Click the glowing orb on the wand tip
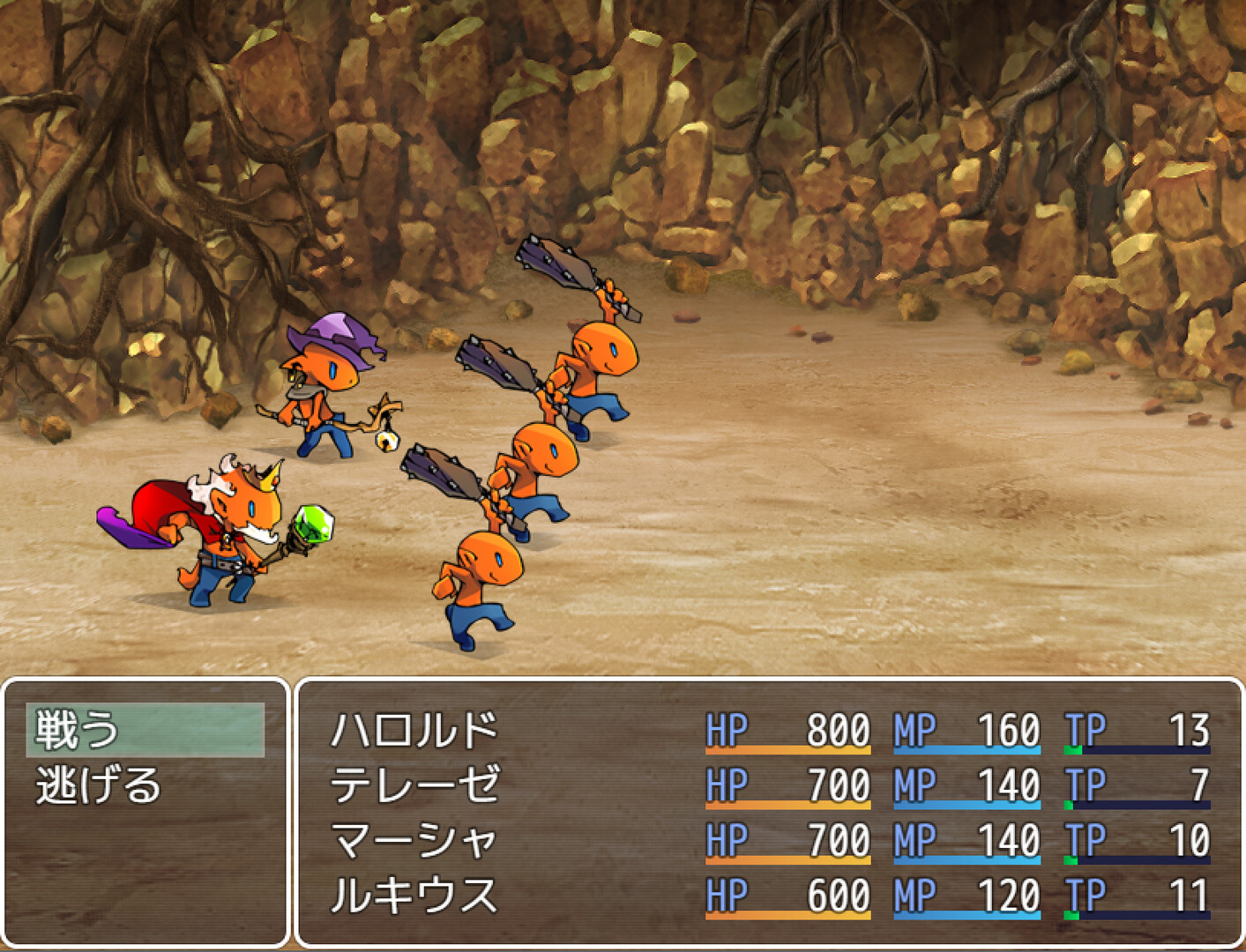This screenshot has width=1246, height=952. click(389, 440)
